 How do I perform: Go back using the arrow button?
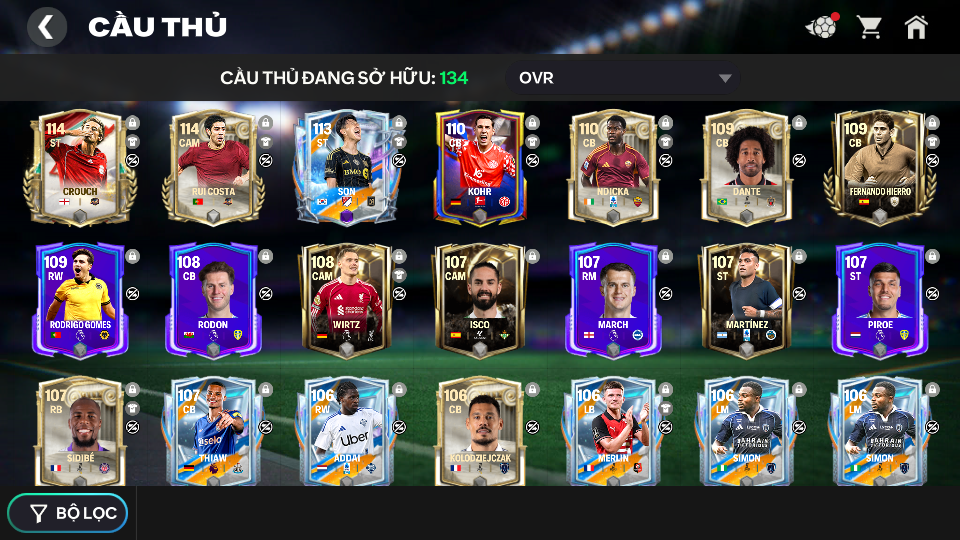coord(46,27)
